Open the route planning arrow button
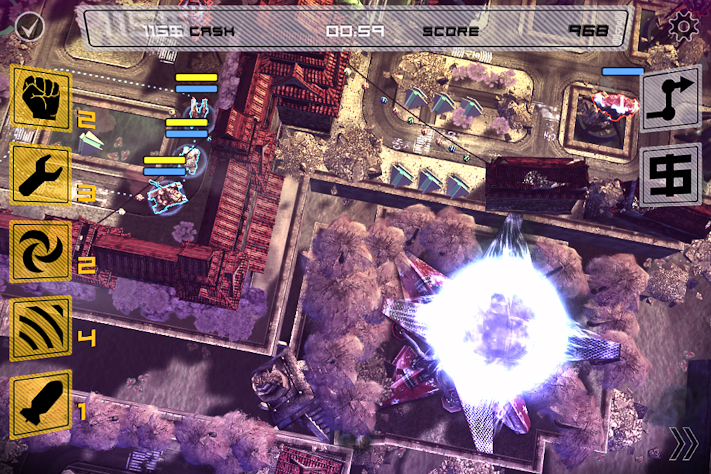 click(x=670, y=98)
